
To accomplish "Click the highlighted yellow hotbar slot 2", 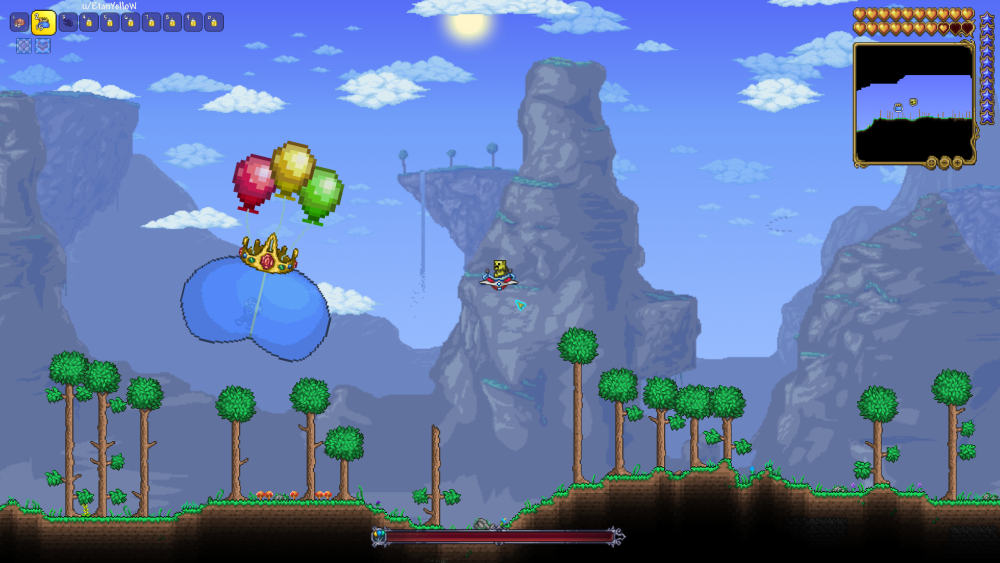I will point(43,22).
